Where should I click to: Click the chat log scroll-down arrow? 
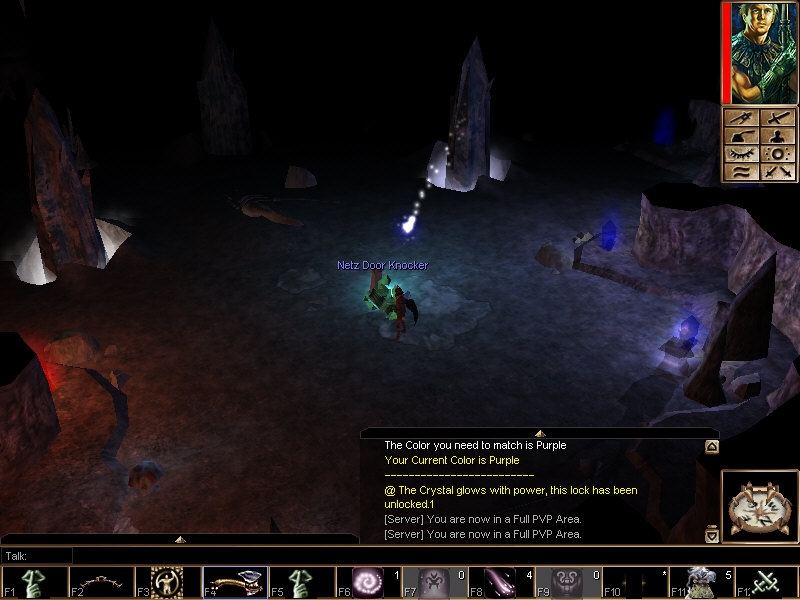pos(711,536)
